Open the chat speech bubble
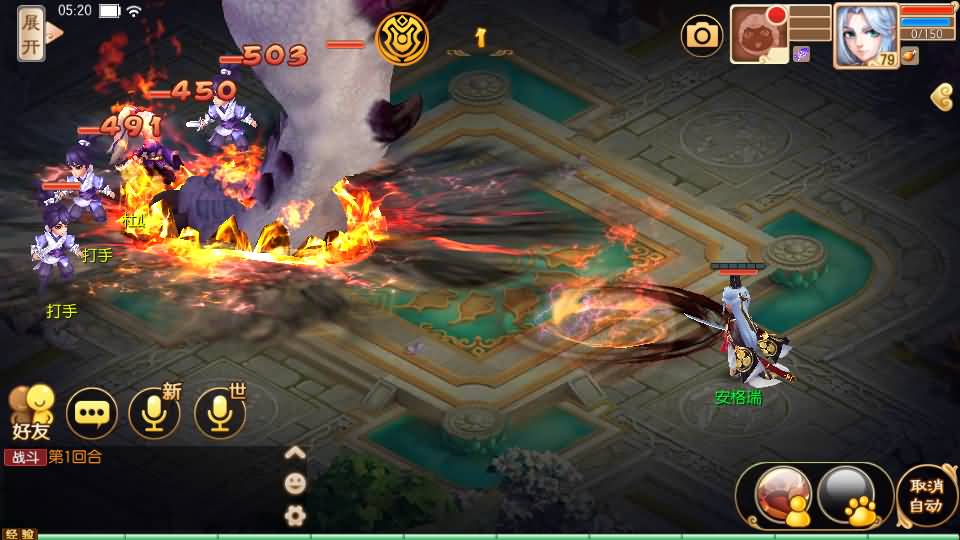The width and height of the screenshot is (960, 540). tap(91, 414)
